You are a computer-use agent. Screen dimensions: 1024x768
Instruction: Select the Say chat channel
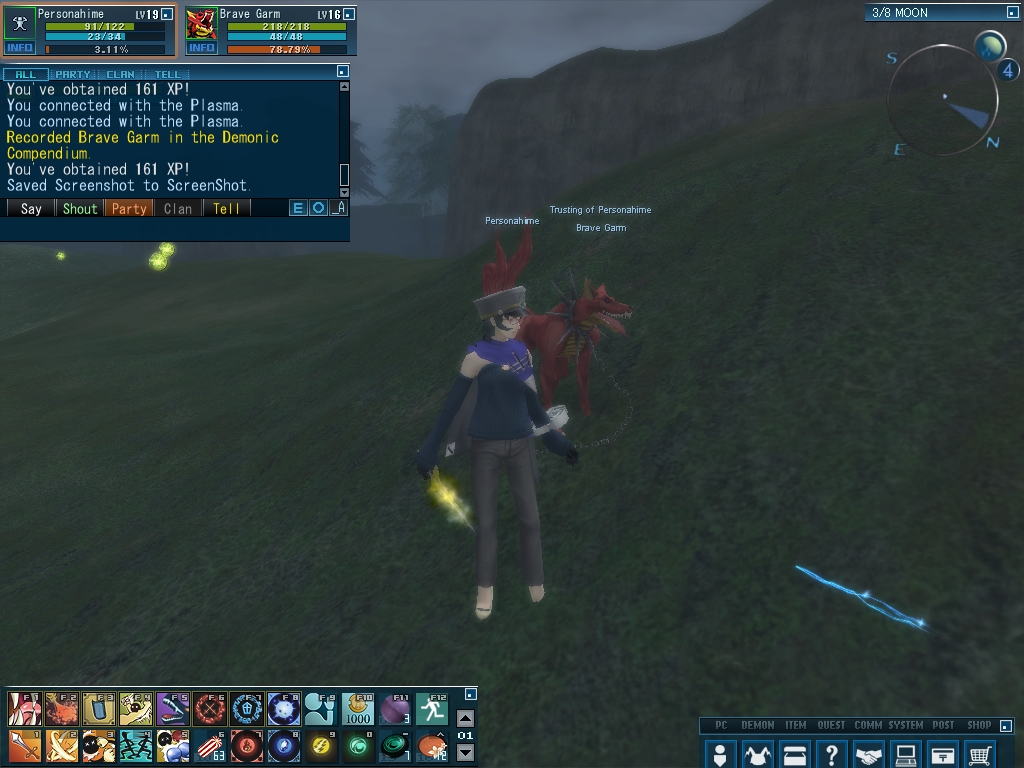tap(31, 208)
